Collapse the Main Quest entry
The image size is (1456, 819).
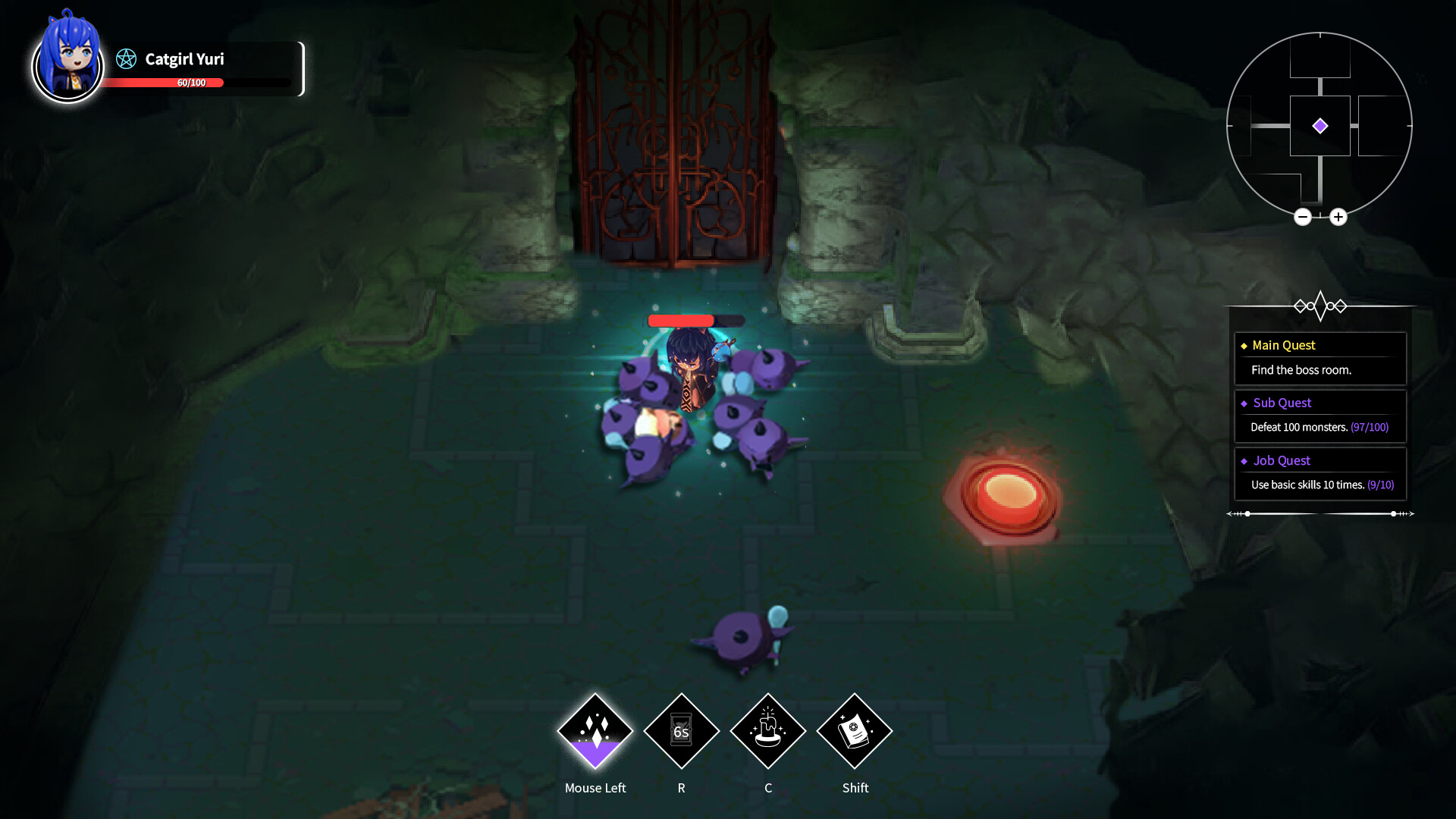click(x=1283, y=345)
